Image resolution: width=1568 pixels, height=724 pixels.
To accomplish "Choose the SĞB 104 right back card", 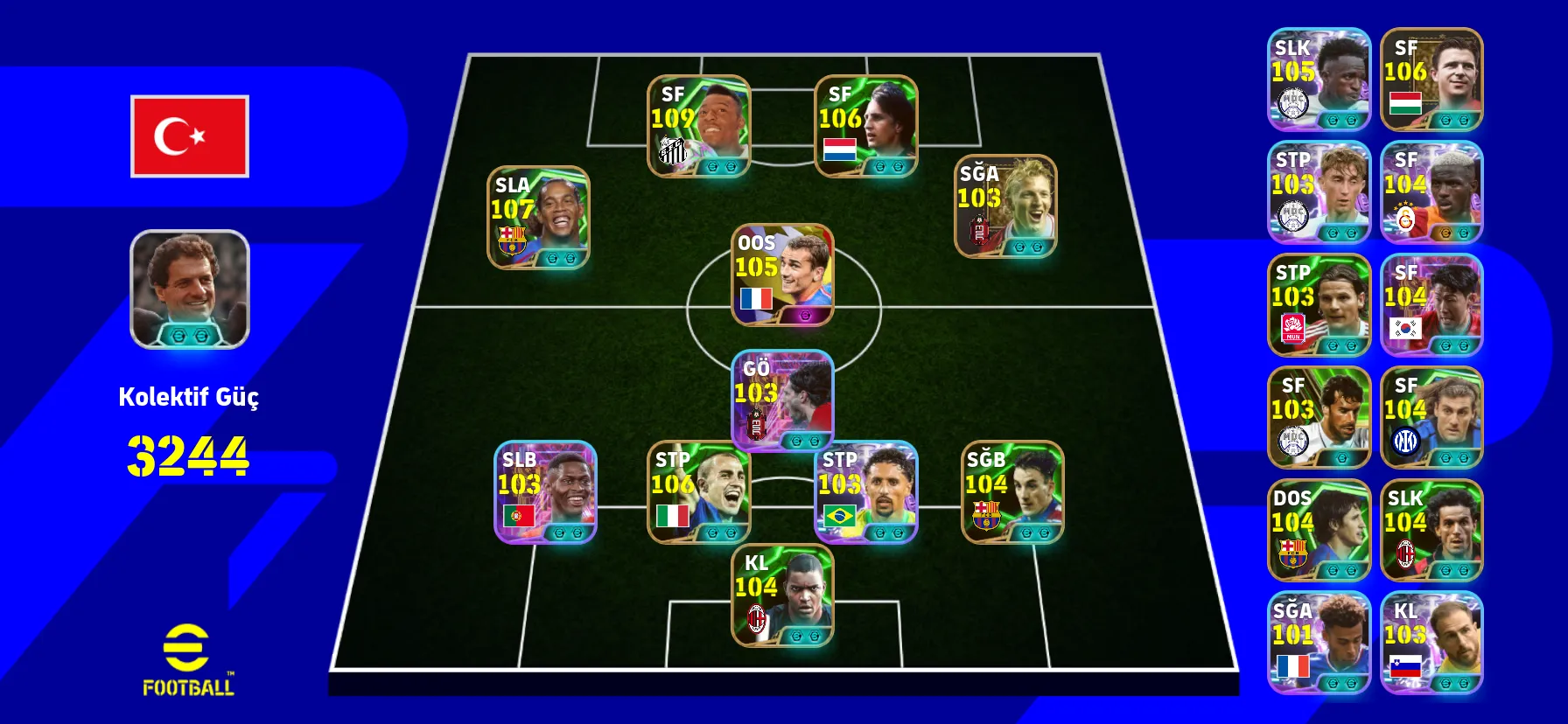I will 1012,491.
